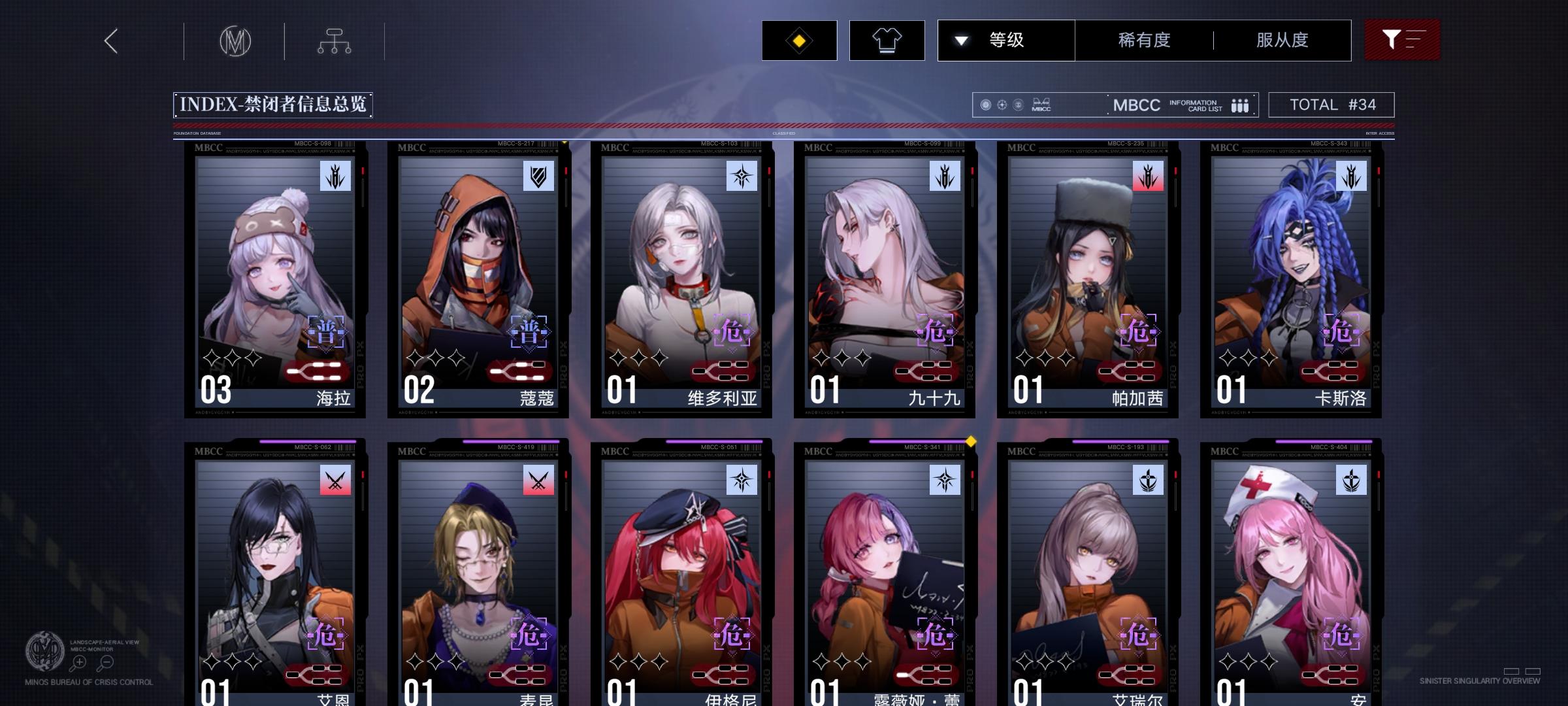1568x706 pixels.
Task: Switch sorting to 稀有度
Action: point(1143,40)
